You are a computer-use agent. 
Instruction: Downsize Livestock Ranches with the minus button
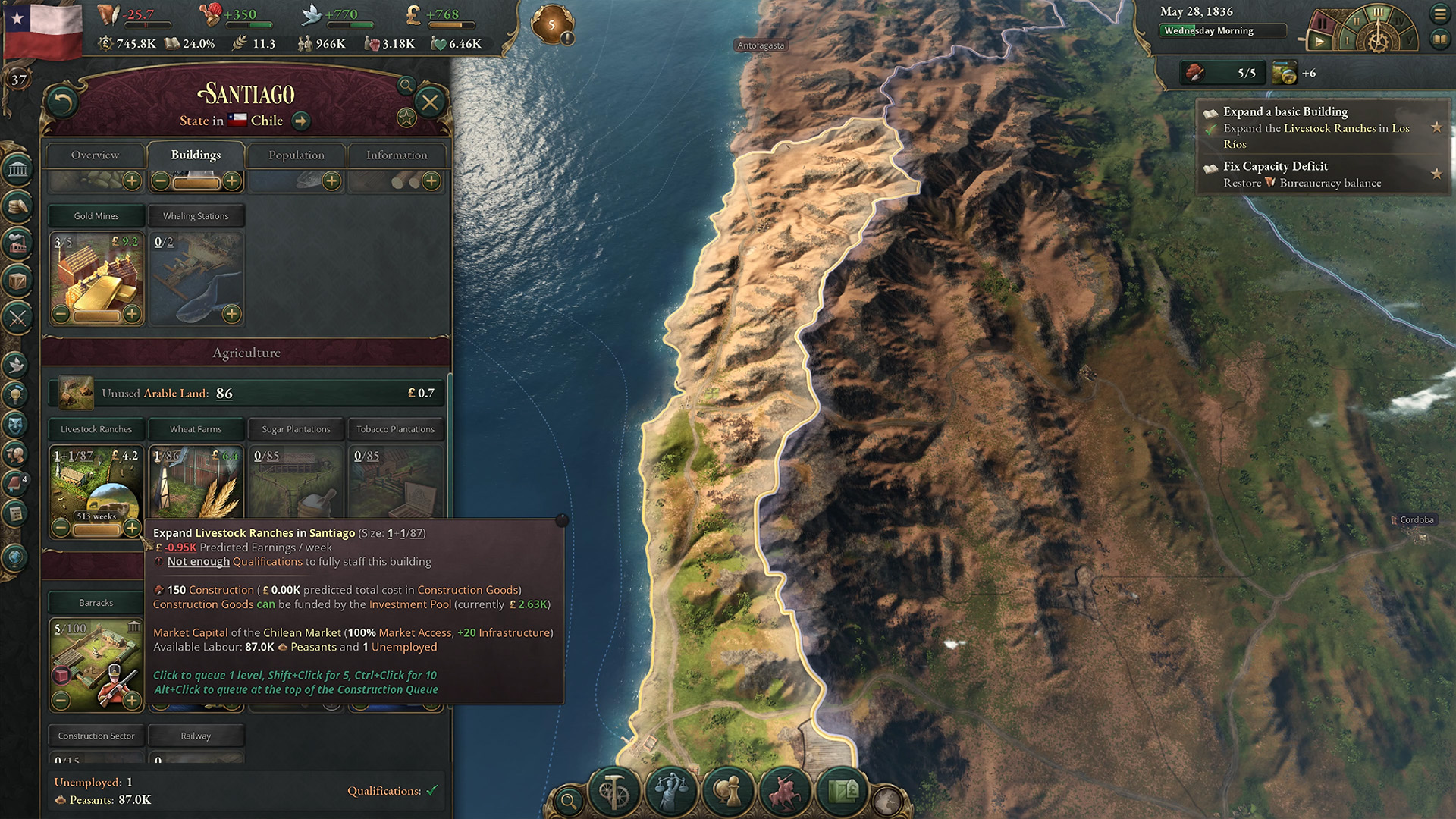(x=61, y=527)
